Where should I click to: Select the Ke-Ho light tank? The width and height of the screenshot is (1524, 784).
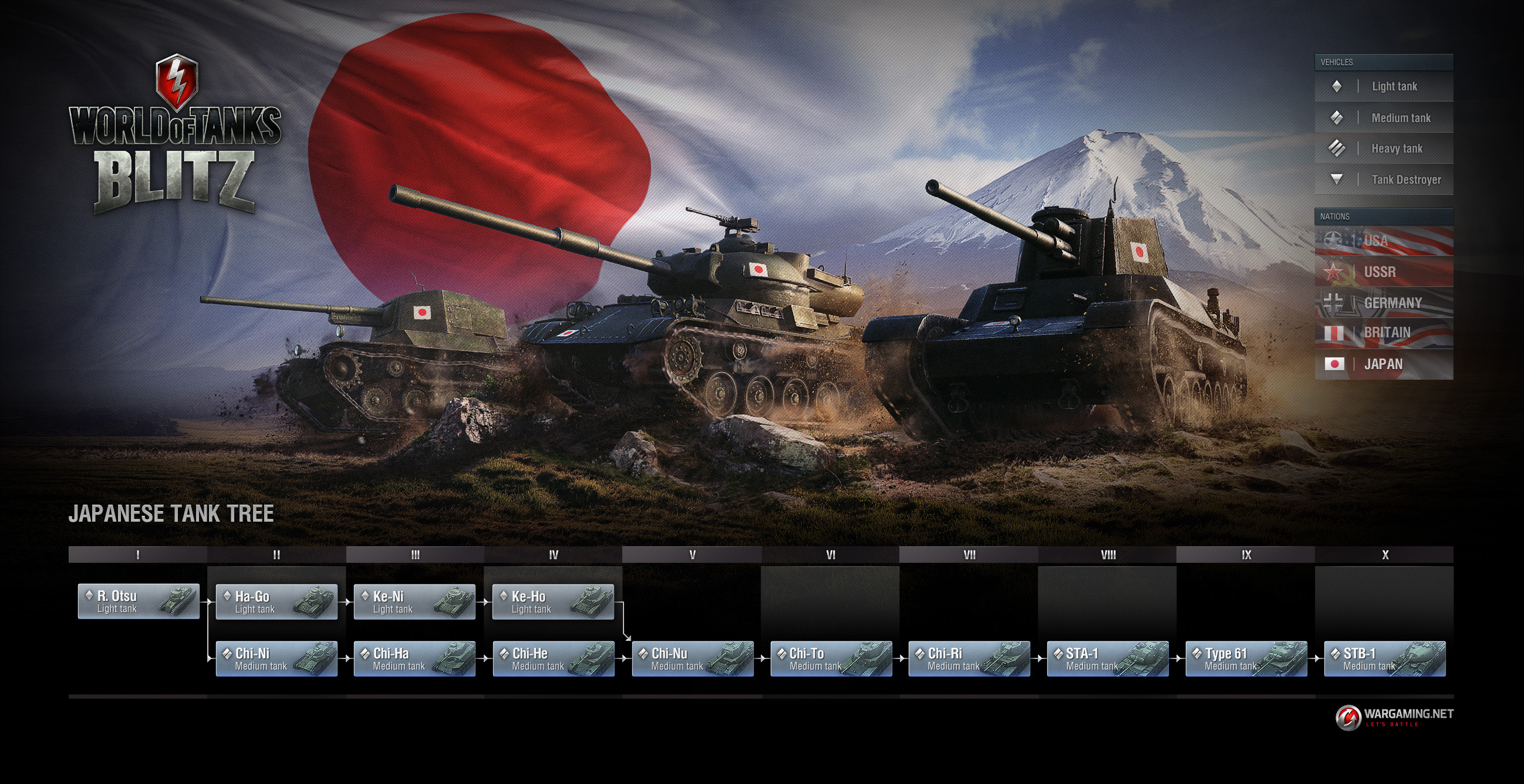[552, 602]
